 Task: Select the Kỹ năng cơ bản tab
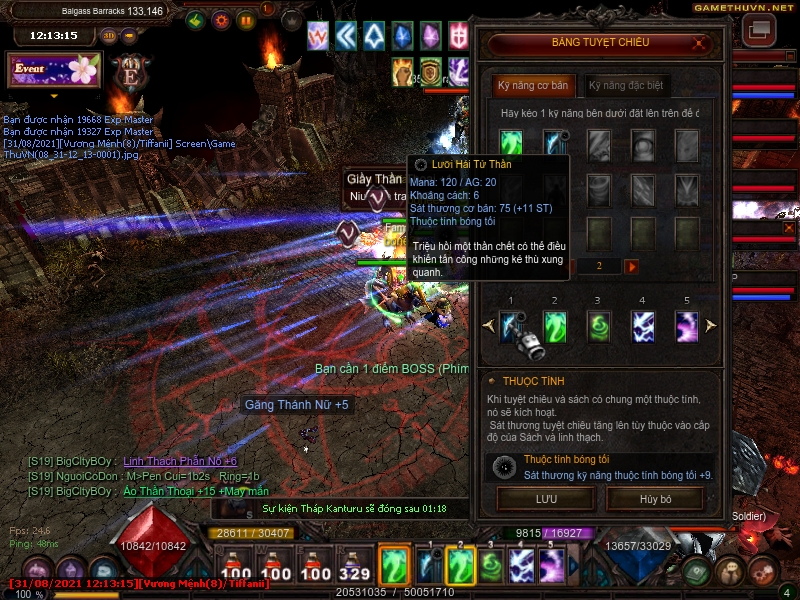[x=533, y=86]
